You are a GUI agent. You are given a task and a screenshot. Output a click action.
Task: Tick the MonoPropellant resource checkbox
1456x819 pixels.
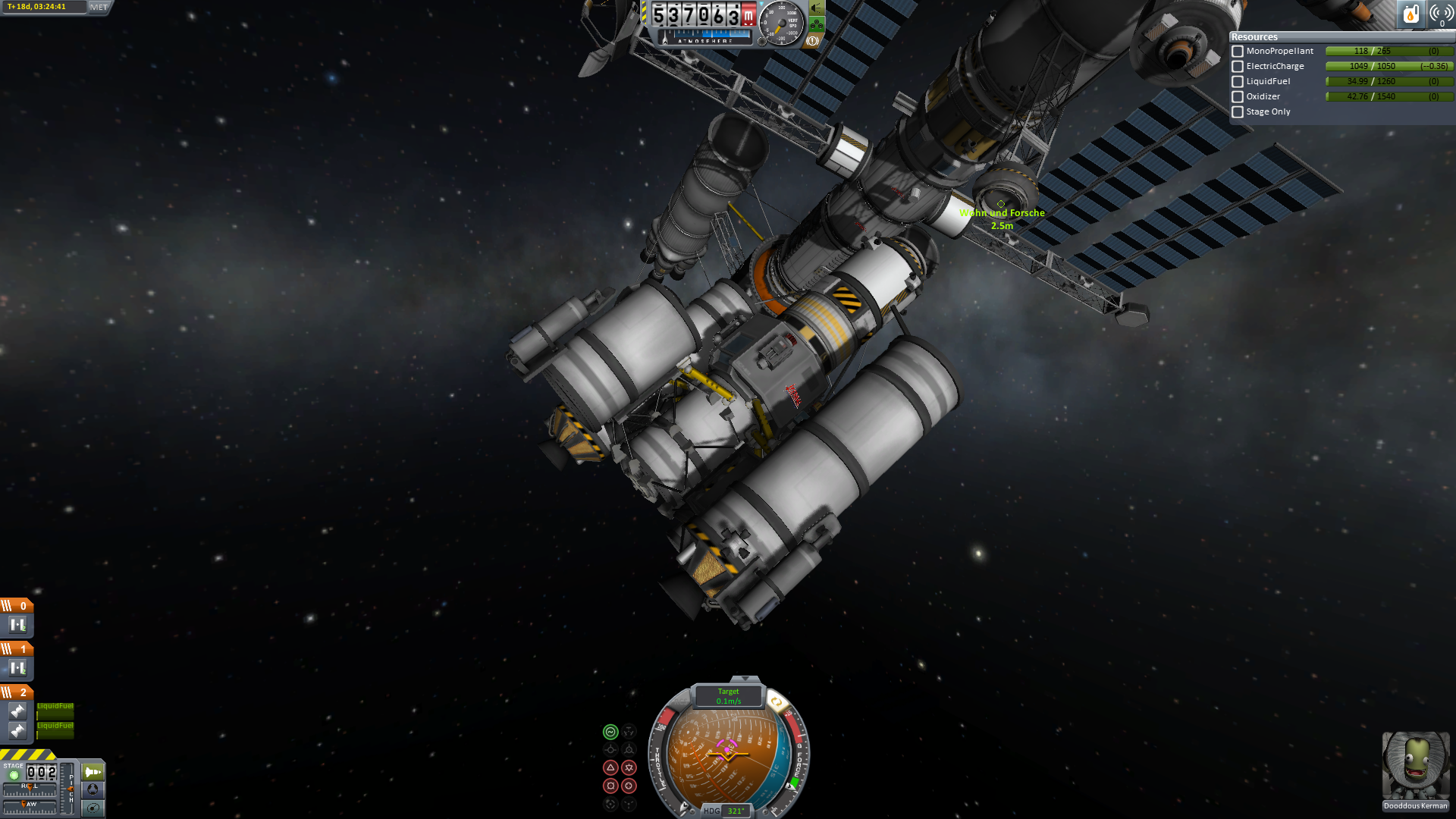1238,52
